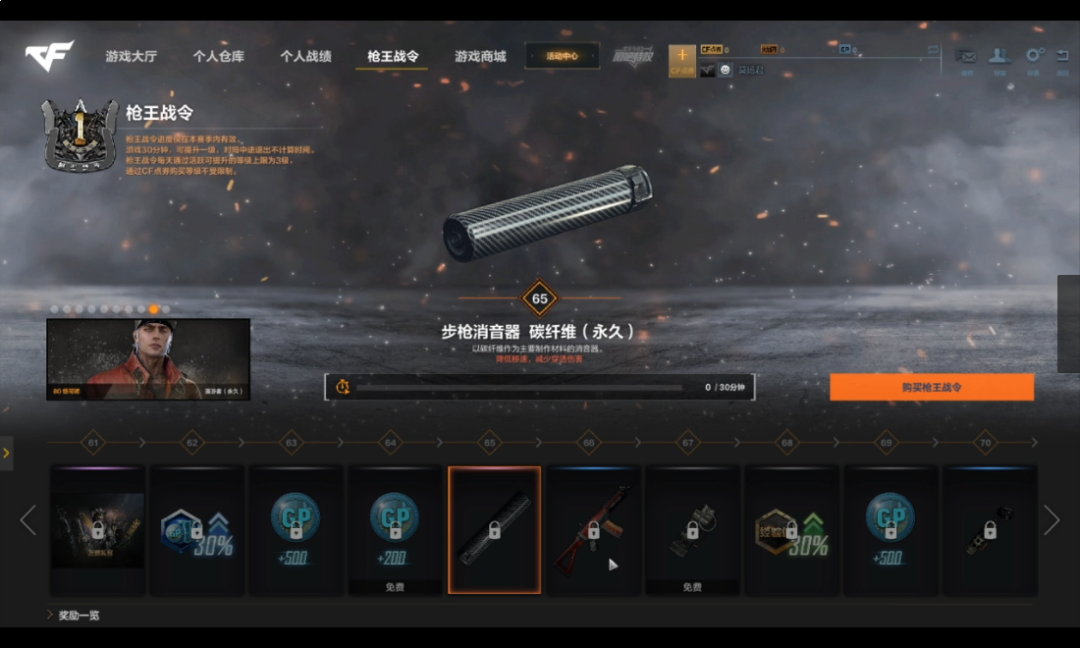Choose the level 64 GP +200 reward
The width and height of the screenshot is (1080, 648).
395,527
